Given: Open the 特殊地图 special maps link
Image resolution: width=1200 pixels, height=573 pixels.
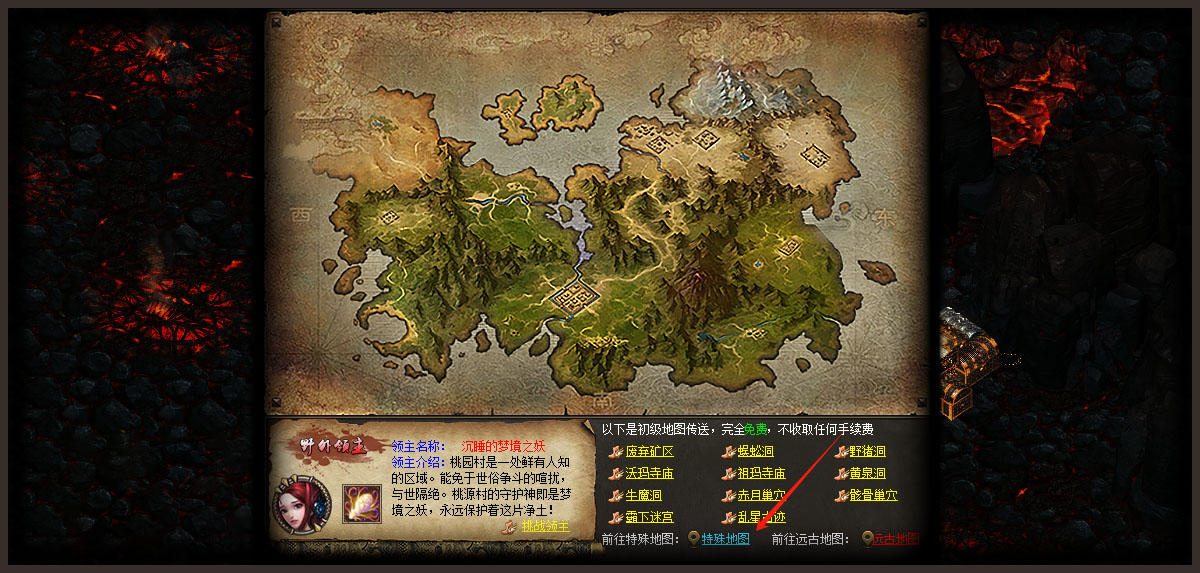Looking at the screenshot, I should click(725, 540).
